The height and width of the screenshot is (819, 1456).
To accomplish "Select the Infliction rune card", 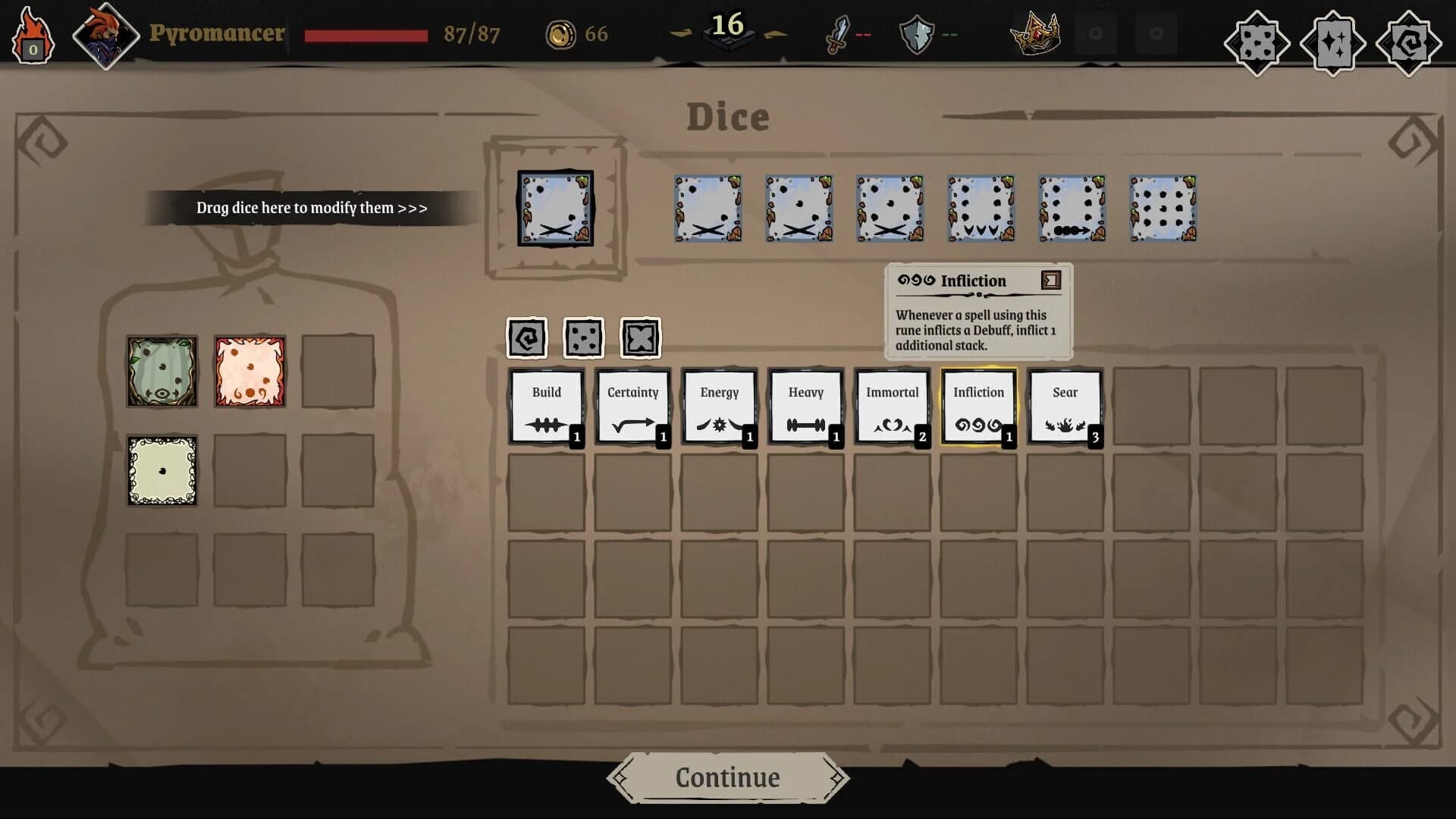I will [978, 406].
